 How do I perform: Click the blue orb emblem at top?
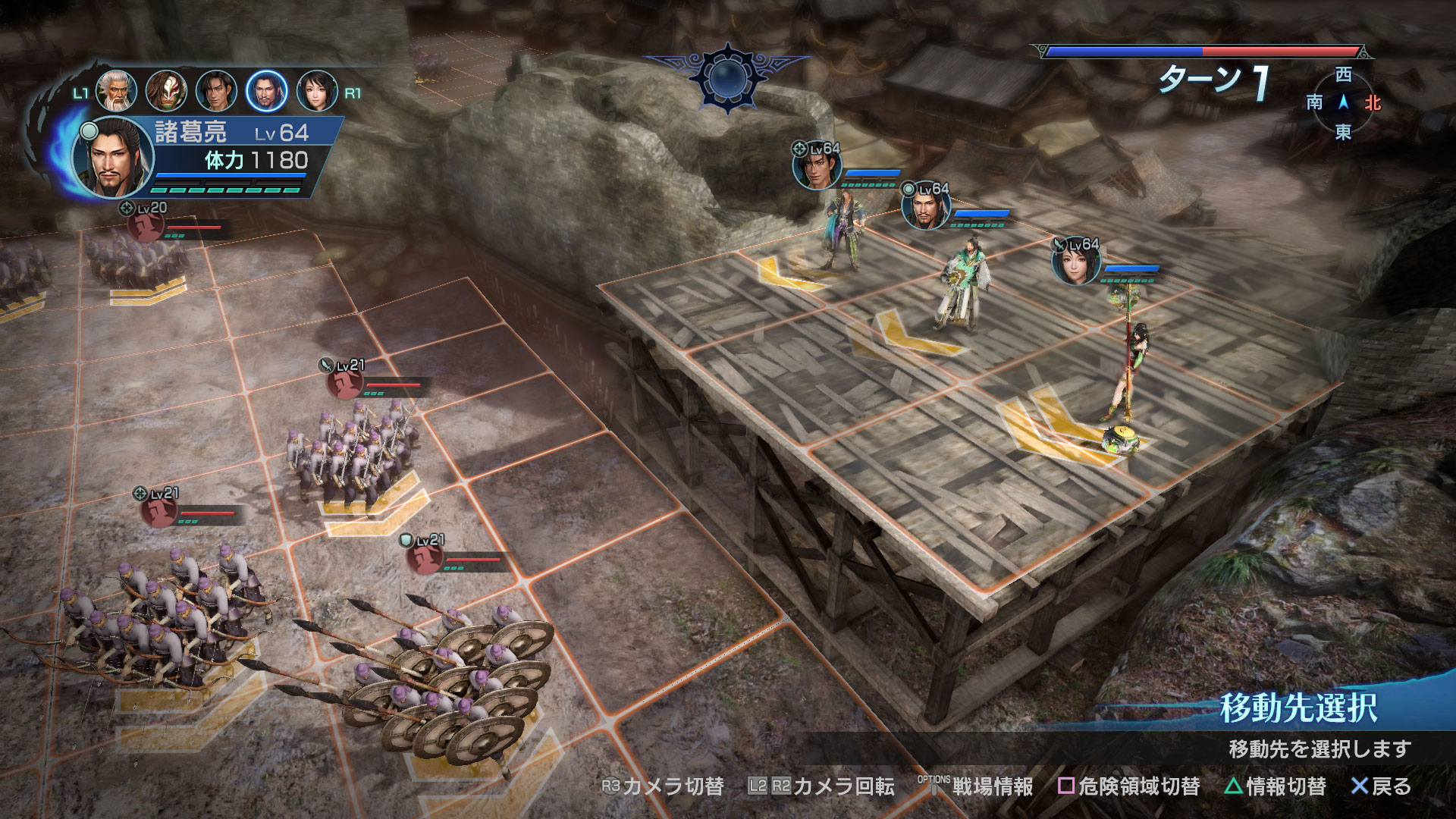coord(728,77)
